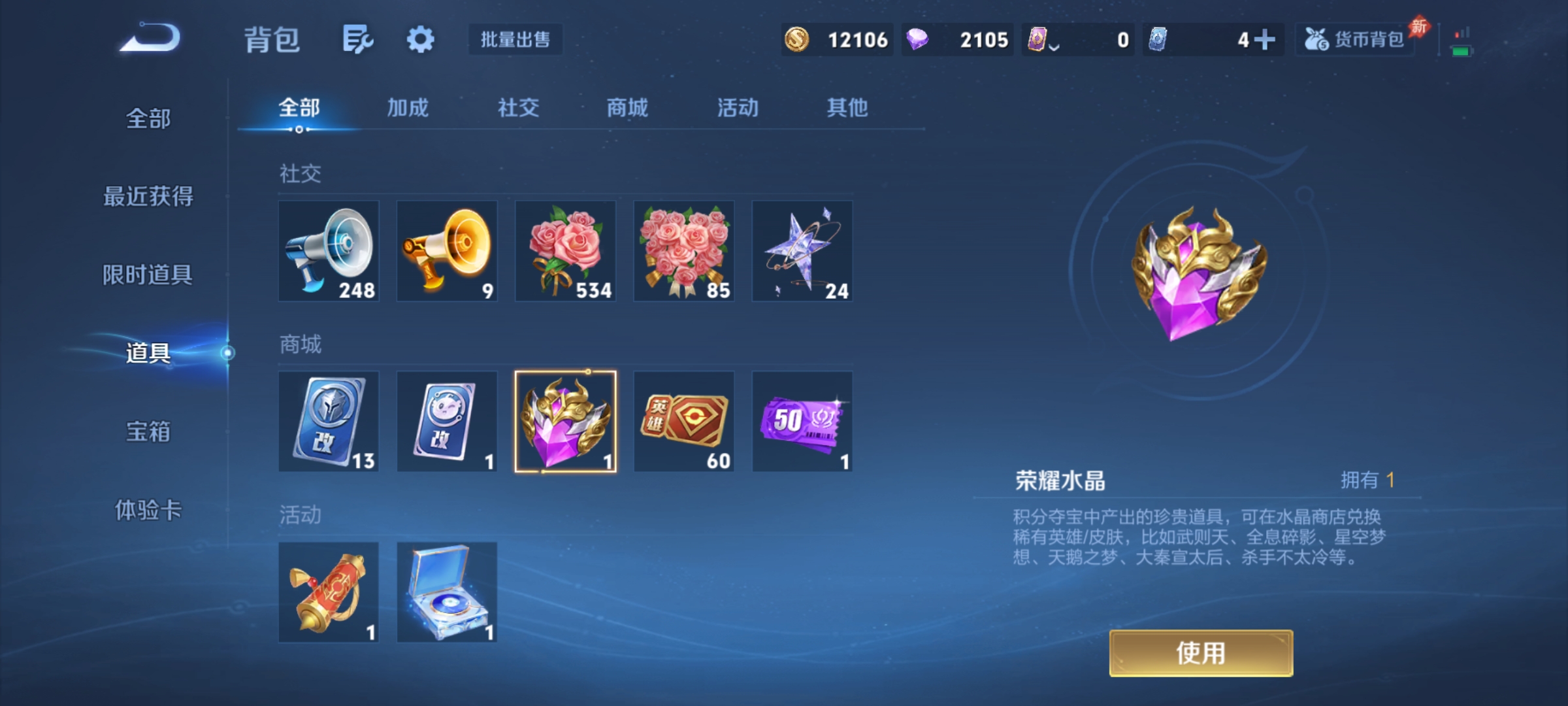Select the red 英雄 hero card item
This screenshot has width=1568, height=706.
(x=684, y=422)
